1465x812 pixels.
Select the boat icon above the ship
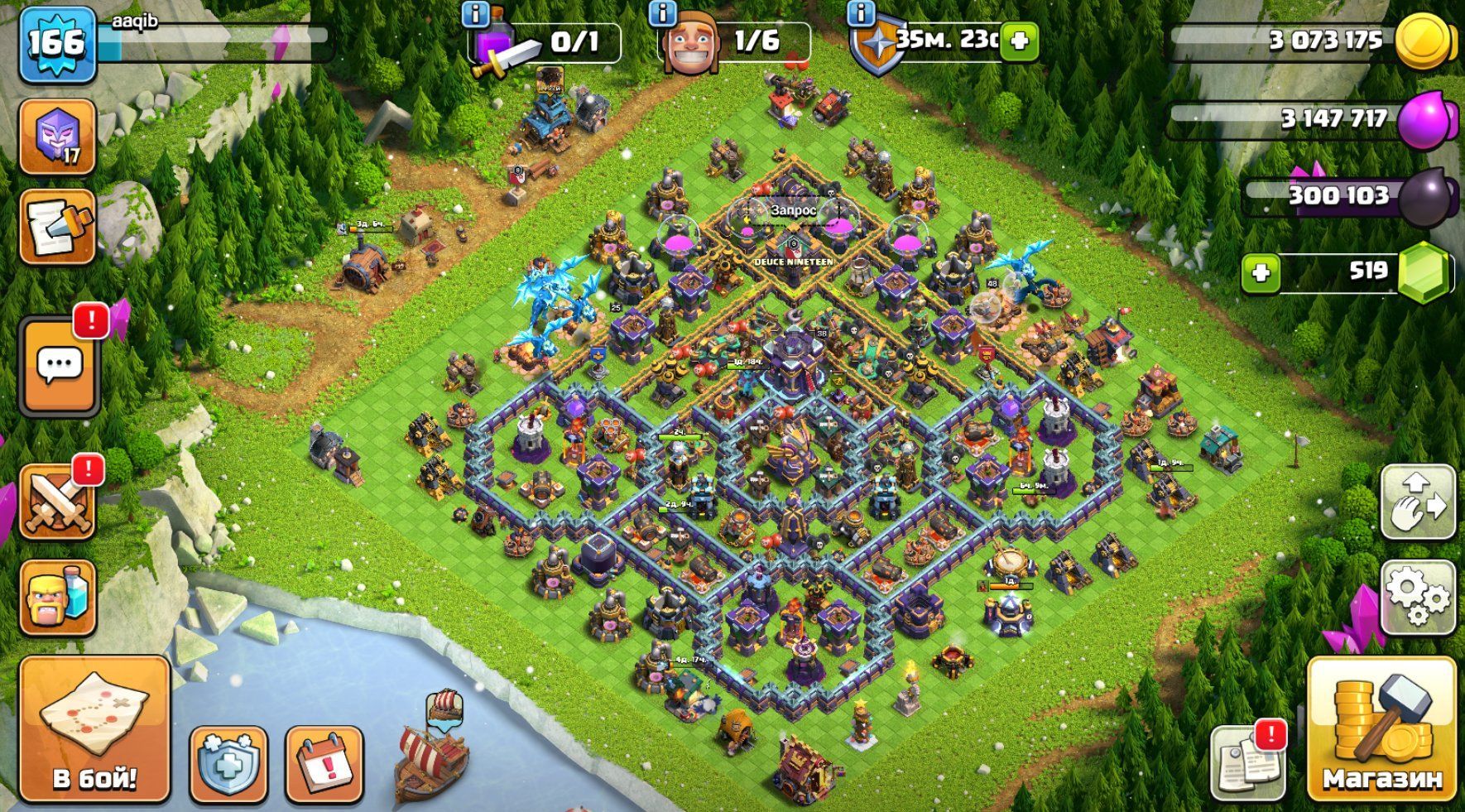click(x=444, y=705)
